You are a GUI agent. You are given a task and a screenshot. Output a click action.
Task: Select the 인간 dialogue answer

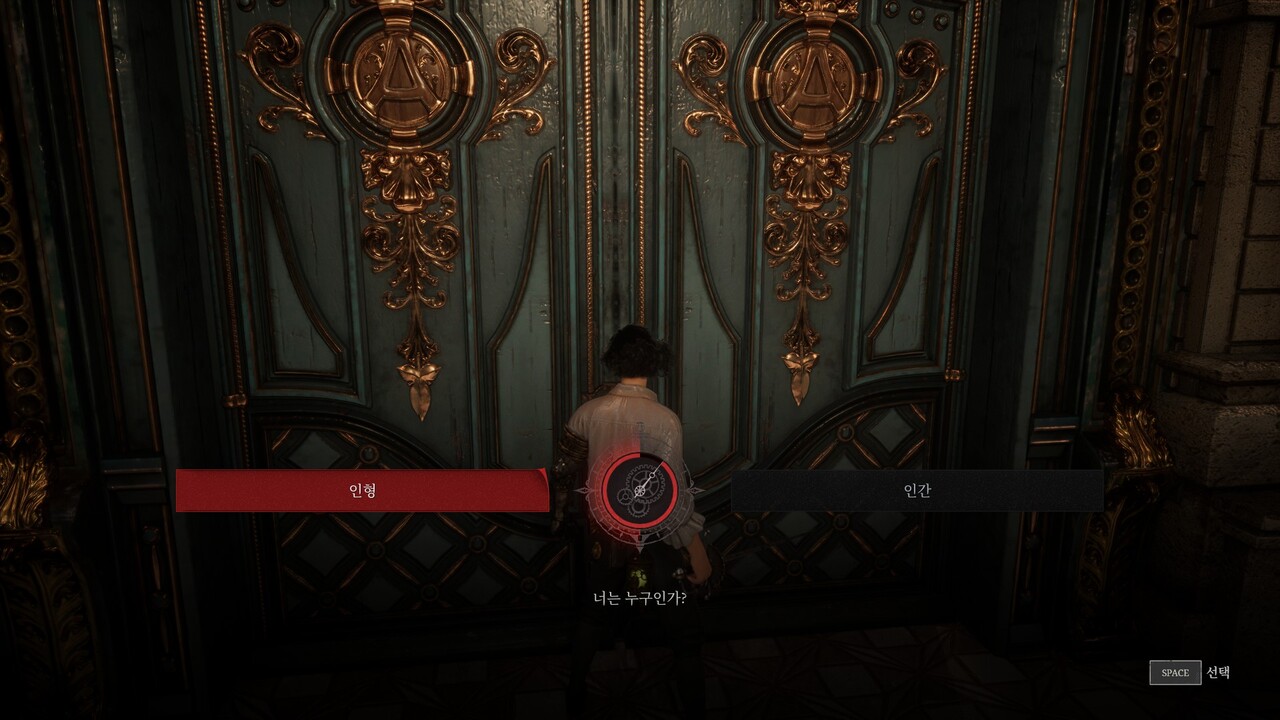[917, 491]
